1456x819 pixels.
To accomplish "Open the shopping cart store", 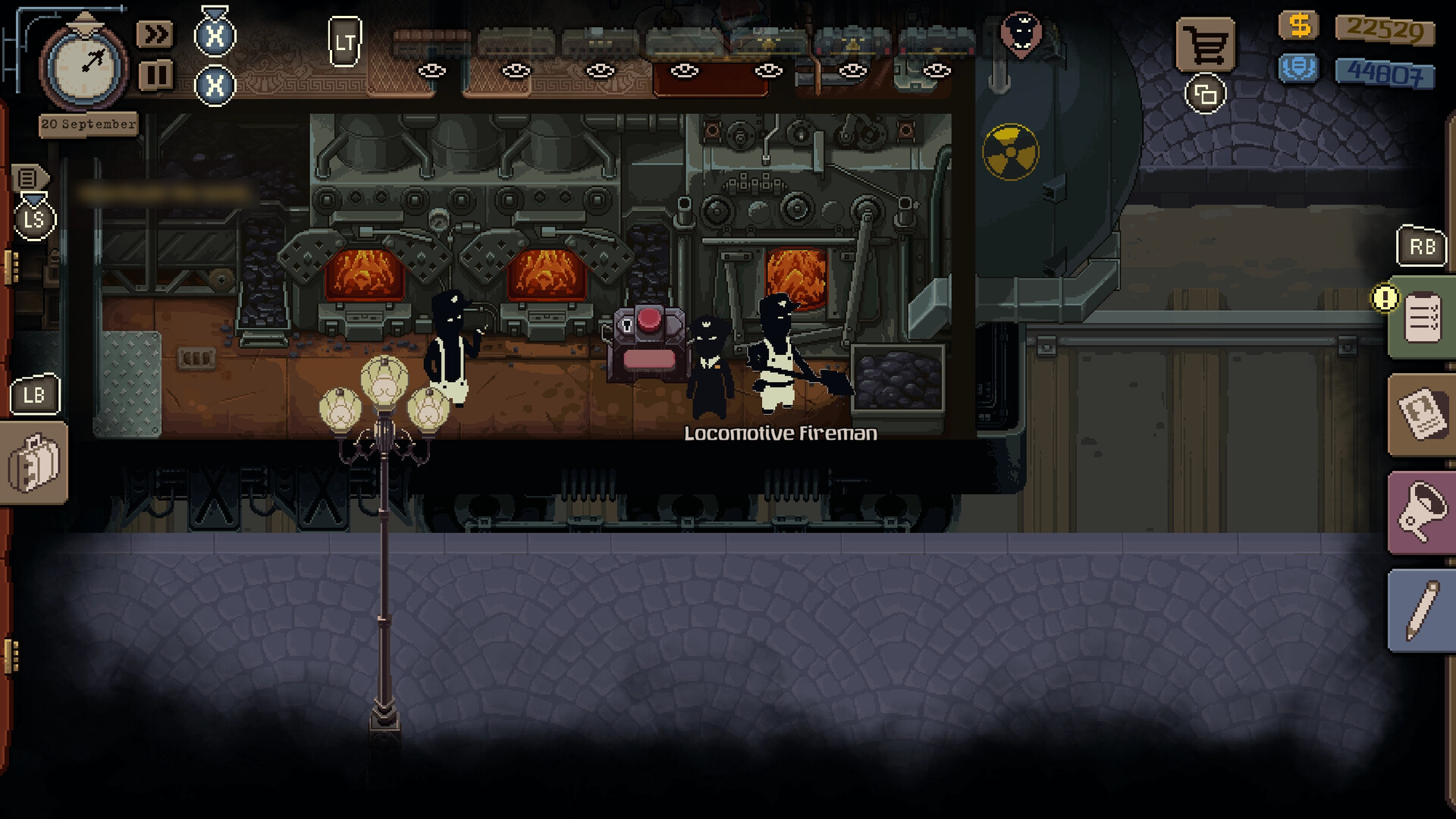I will [x=1205, y=45].
